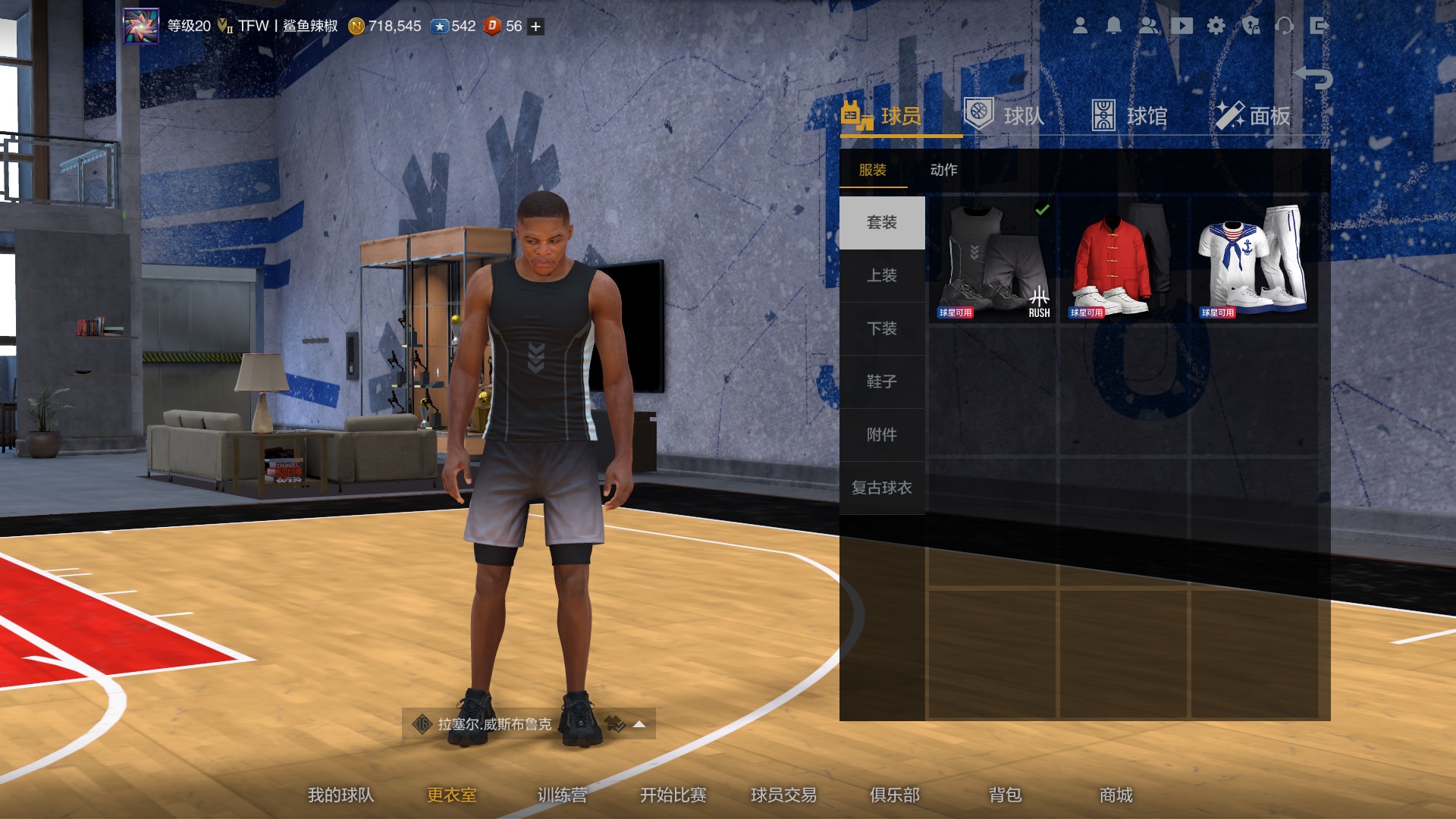Select the red Tang jacket outfit
This screenshot has width=1456, height=819.
click(1124, 258)
